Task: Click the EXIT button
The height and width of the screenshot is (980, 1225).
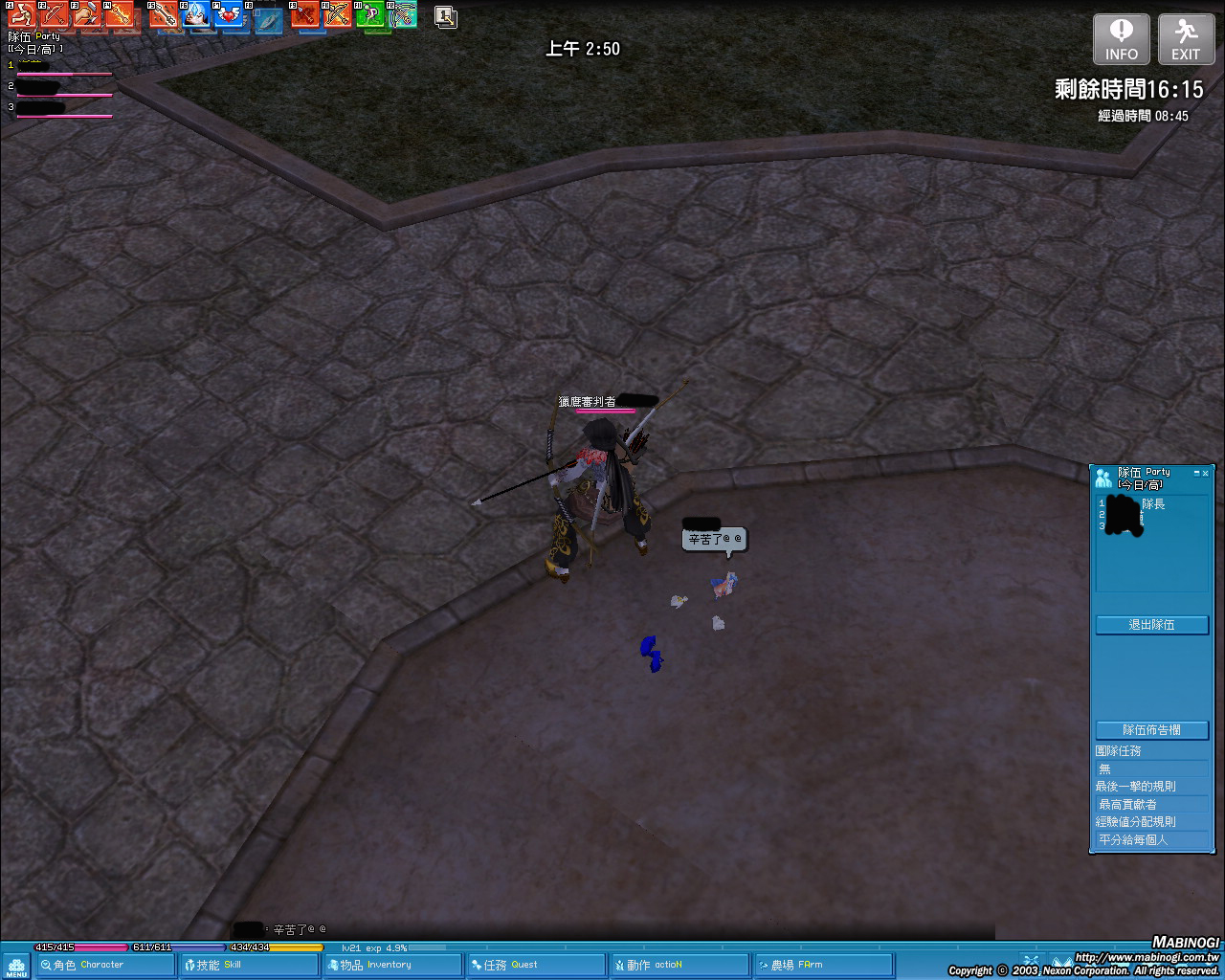Action: [x=1186, y=39]
